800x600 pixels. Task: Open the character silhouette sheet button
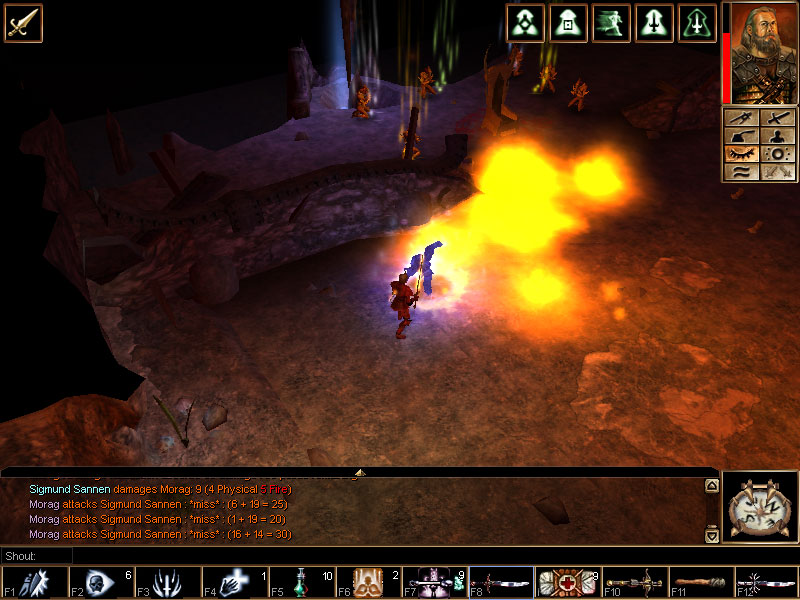pyautogui.click(x=777, y=135)
